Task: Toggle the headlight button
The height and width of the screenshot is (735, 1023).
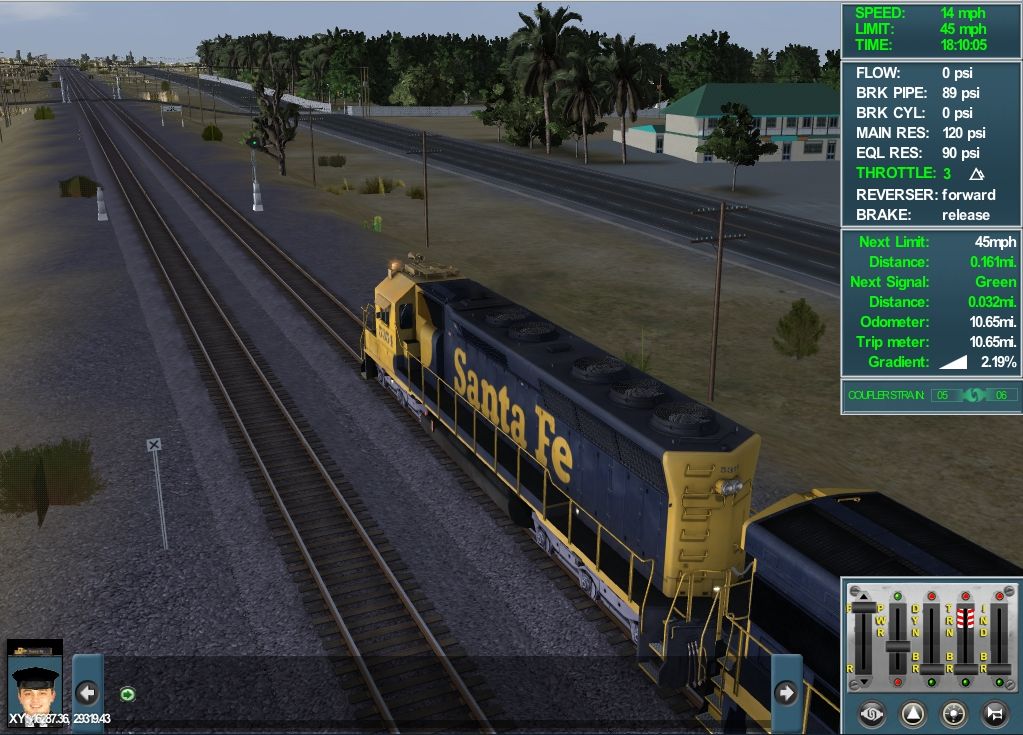Action: 954,714
